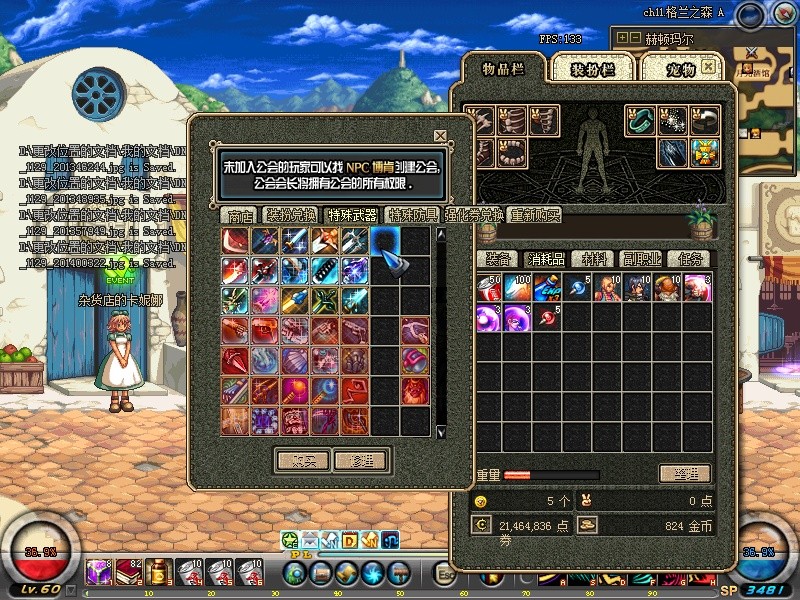Switch to the 商店 shop tab

240,215
